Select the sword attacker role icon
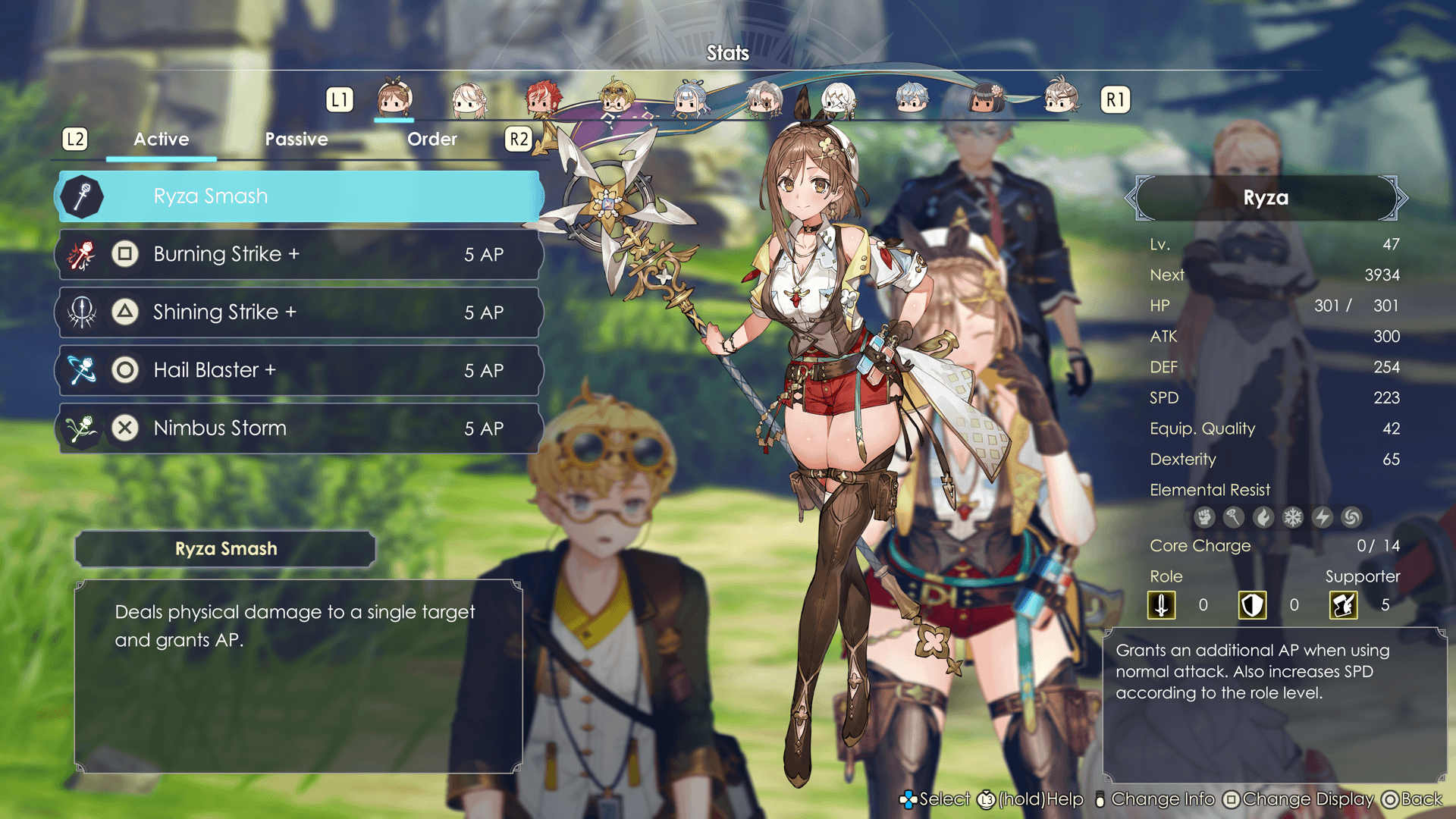 pos(1161,605)
